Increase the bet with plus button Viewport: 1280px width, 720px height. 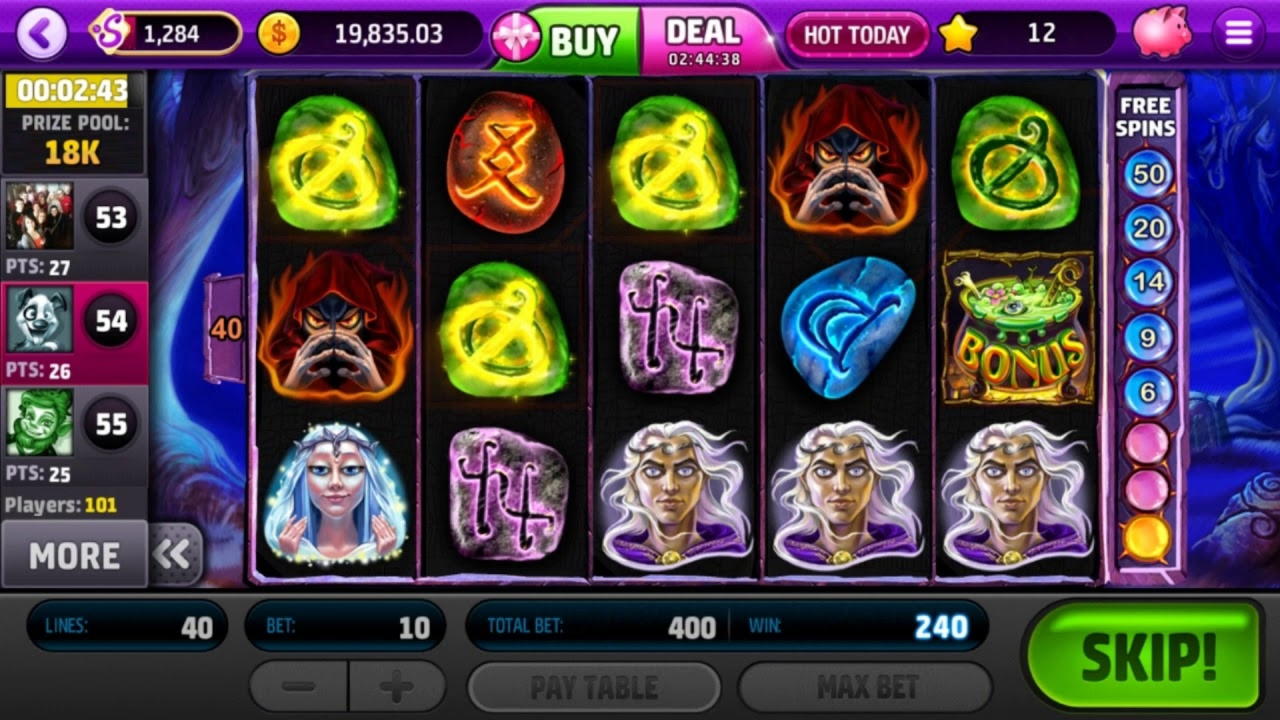click(397, 687)
